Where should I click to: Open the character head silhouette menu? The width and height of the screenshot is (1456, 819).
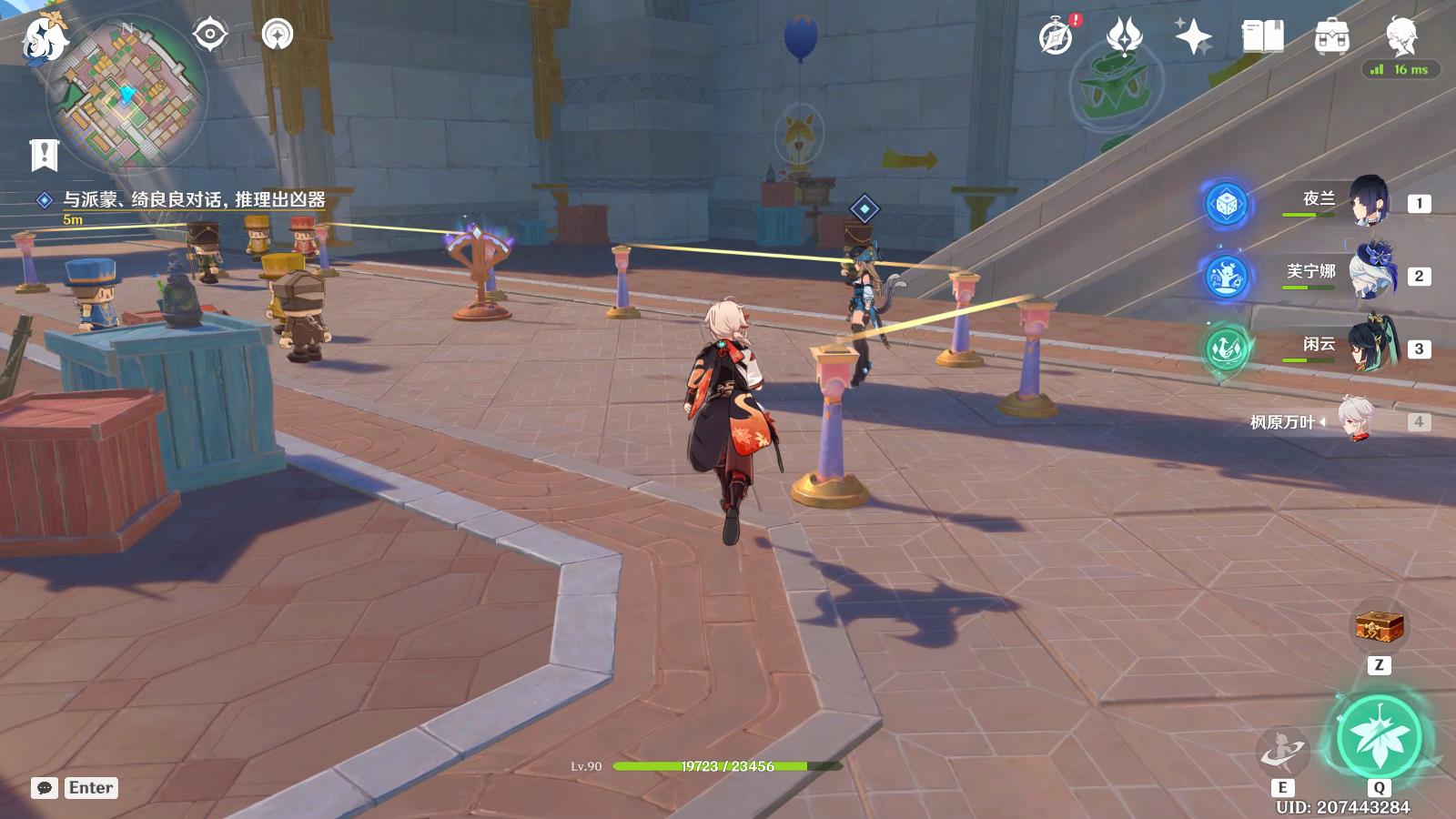(1401, 37)
